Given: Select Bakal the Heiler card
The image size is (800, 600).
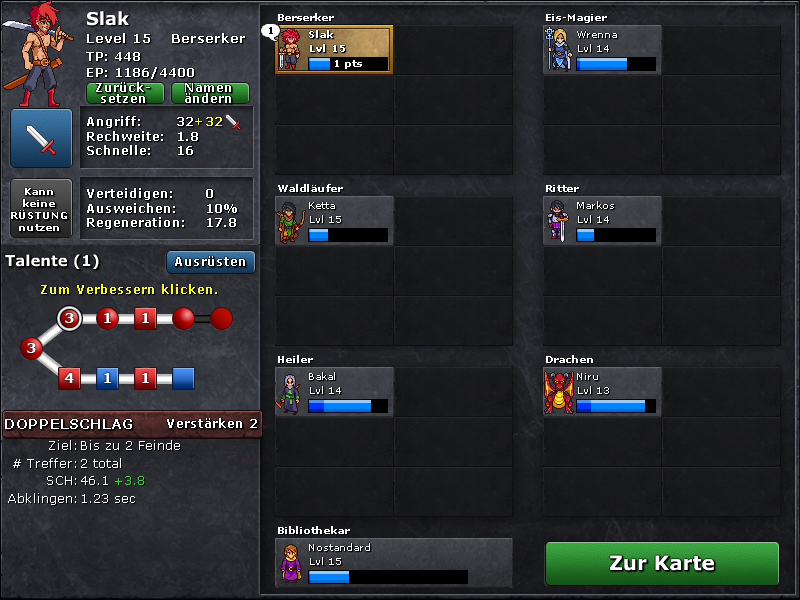Looking at the screenshot, I should 334,391.
